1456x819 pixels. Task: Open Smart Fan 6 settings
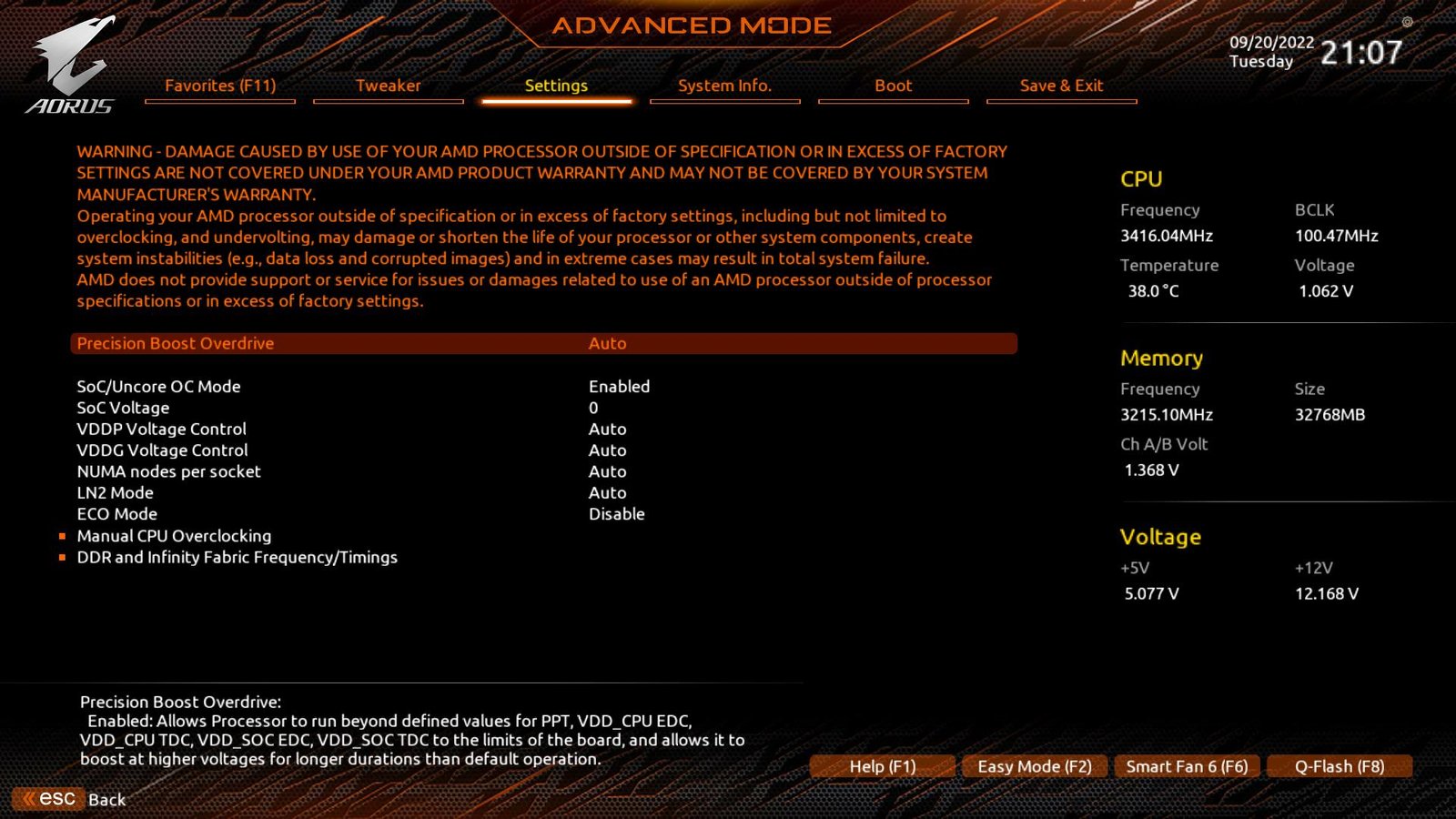pyautogui.click(x=1187, y=766)
